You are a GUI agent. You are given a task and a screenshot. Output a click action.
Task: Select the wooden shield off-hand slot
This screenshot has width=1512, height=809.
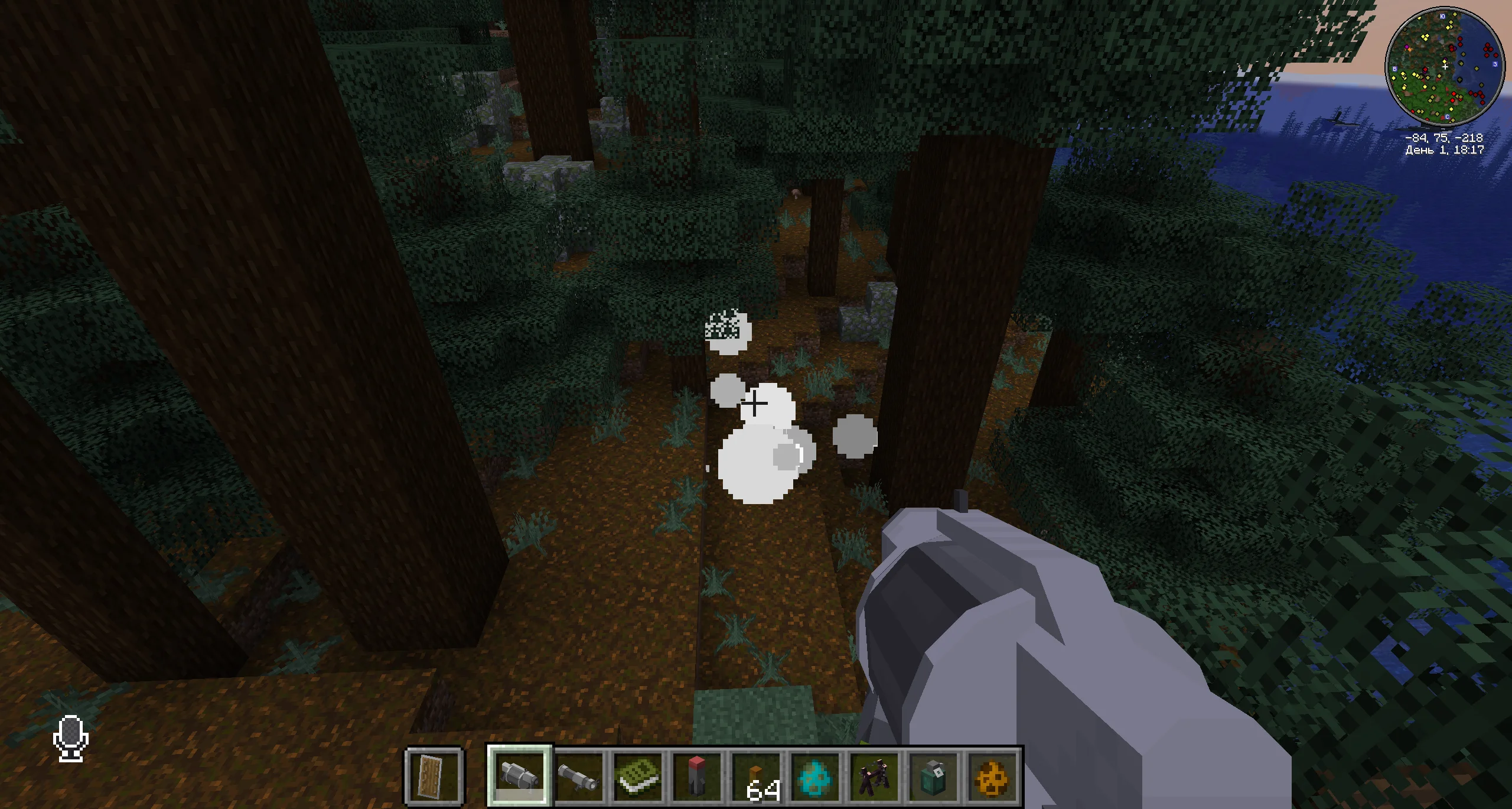[434, 775]
